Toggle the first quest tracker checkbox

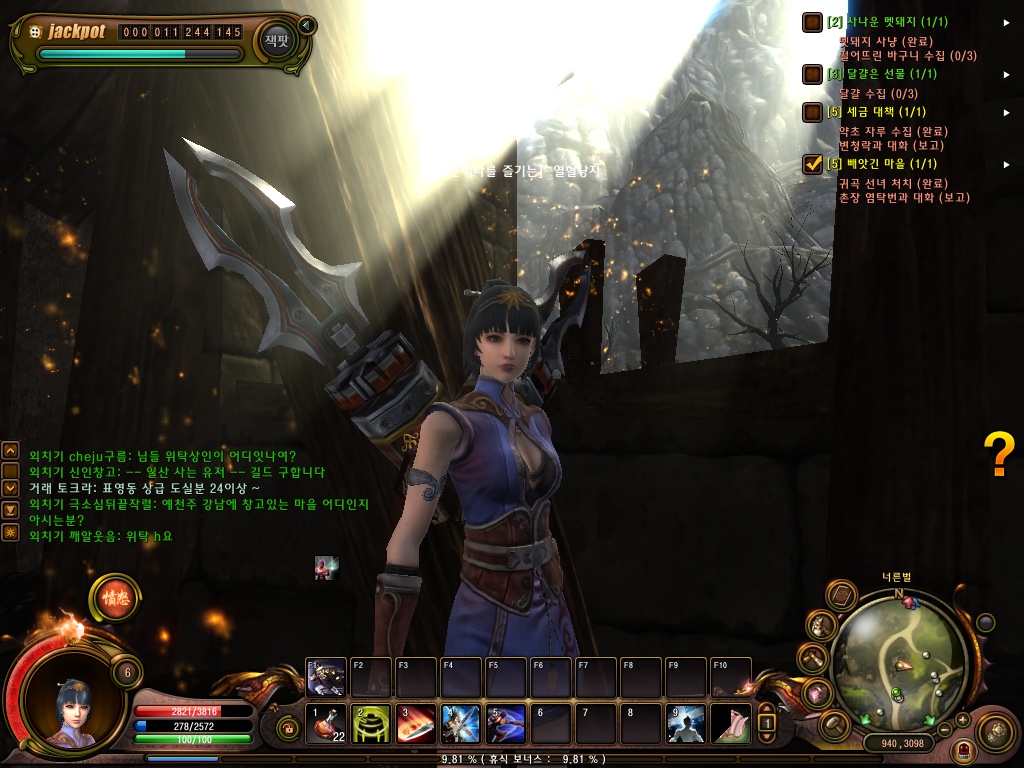[812, 22]
